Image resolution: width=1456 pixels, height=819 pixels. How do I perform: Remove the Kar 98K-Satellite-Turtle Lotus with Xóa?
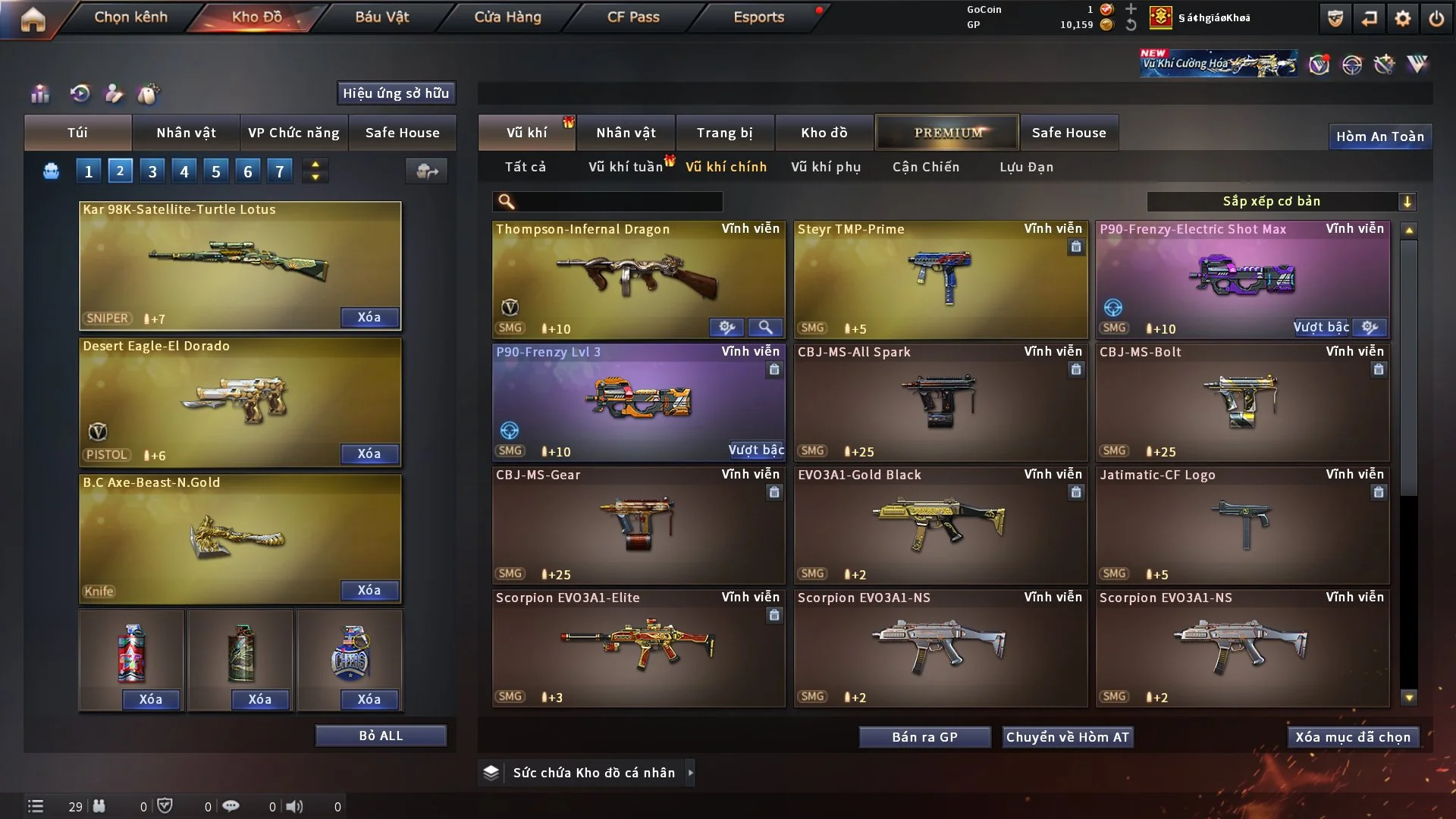[369, 317]
